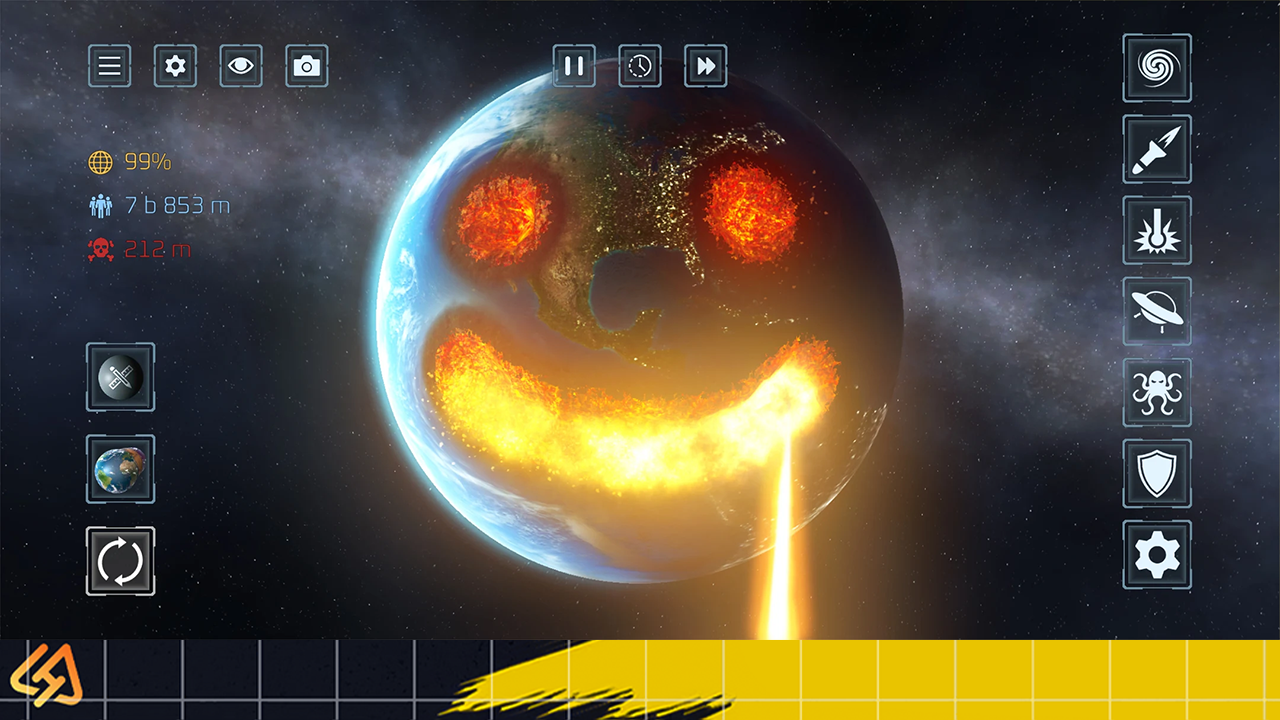Viewport: 1280px width, 720px height.
Task: Reset the planet with the refresh button
Action: point(121,561)
